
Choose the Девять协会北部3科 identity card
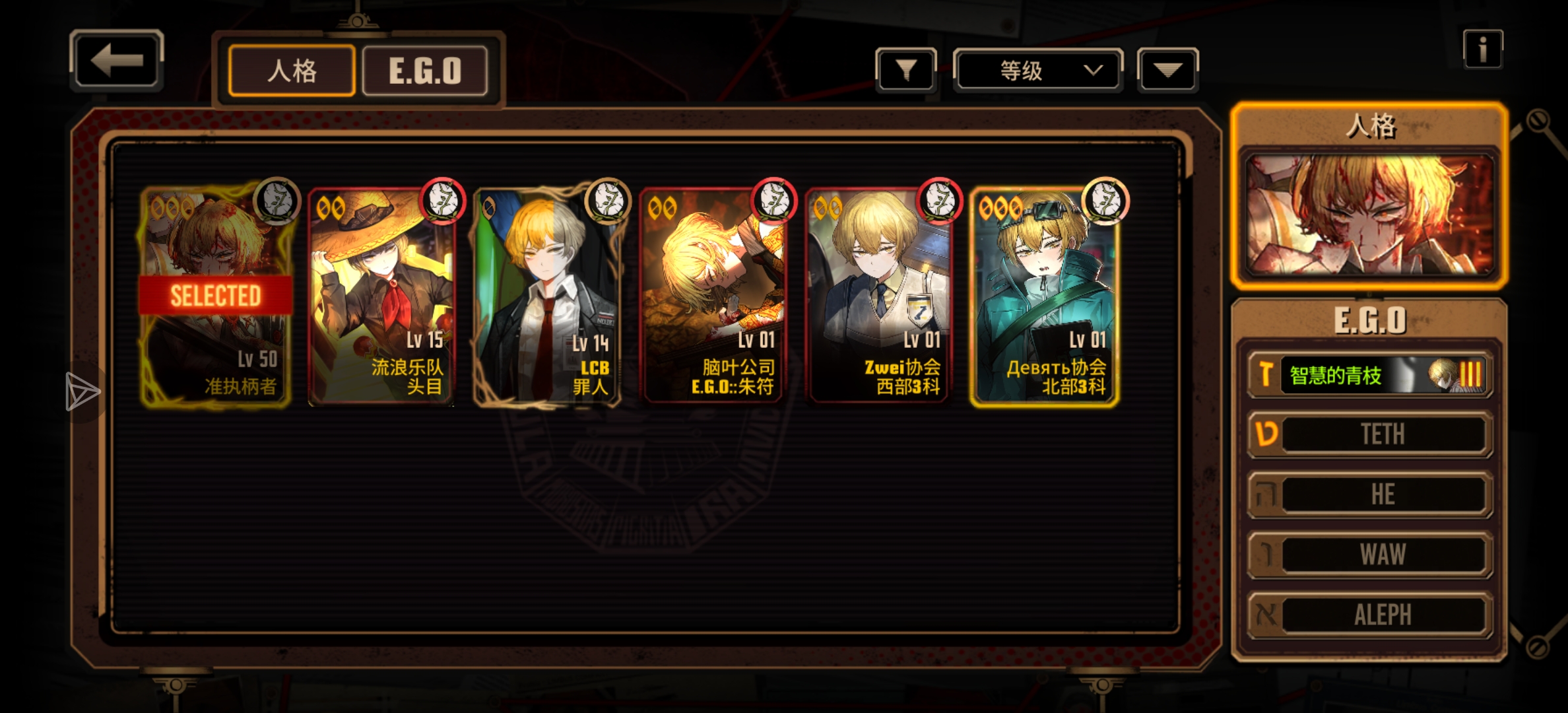click(1045, 297)
